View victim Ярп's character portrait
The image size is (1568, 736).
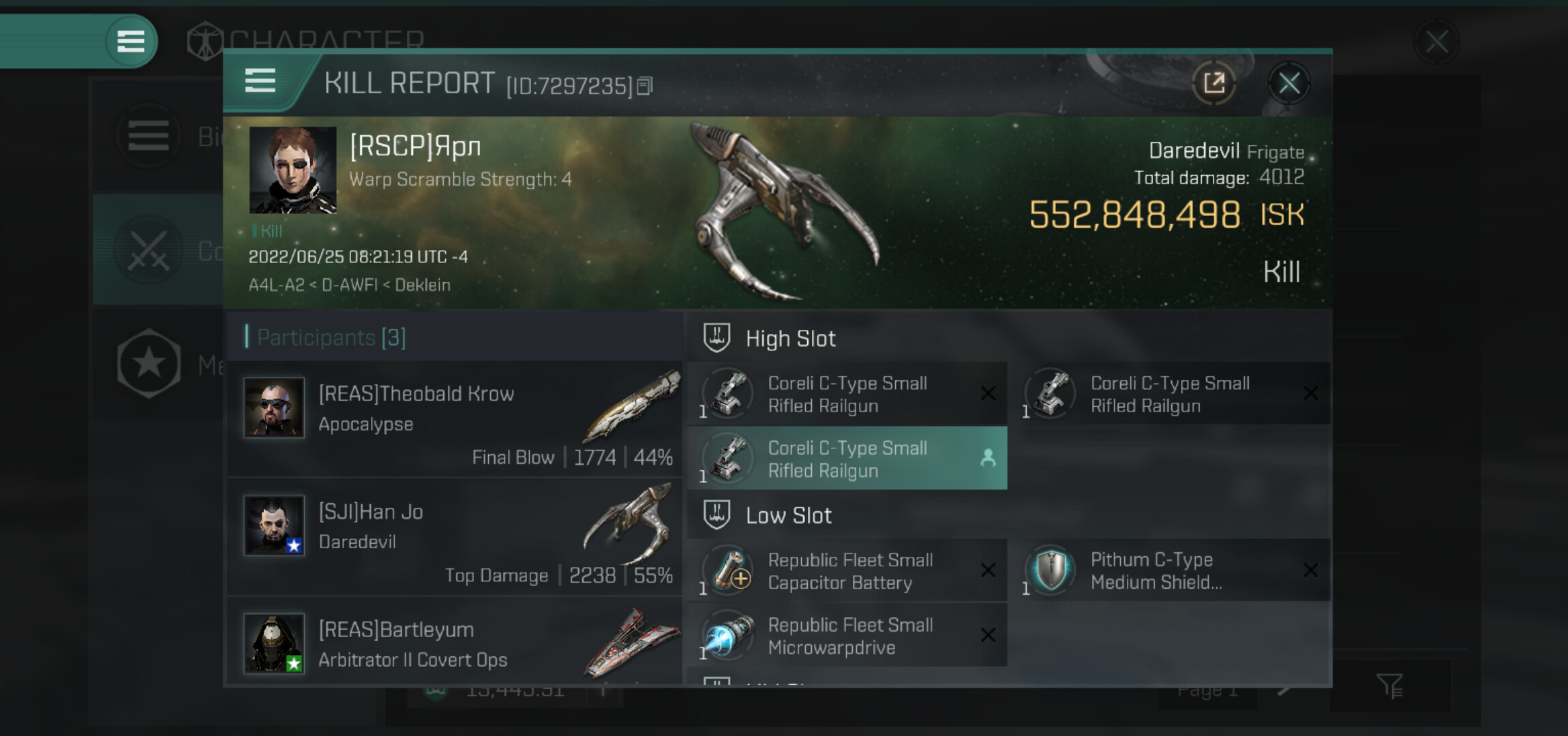coord(292,170)
